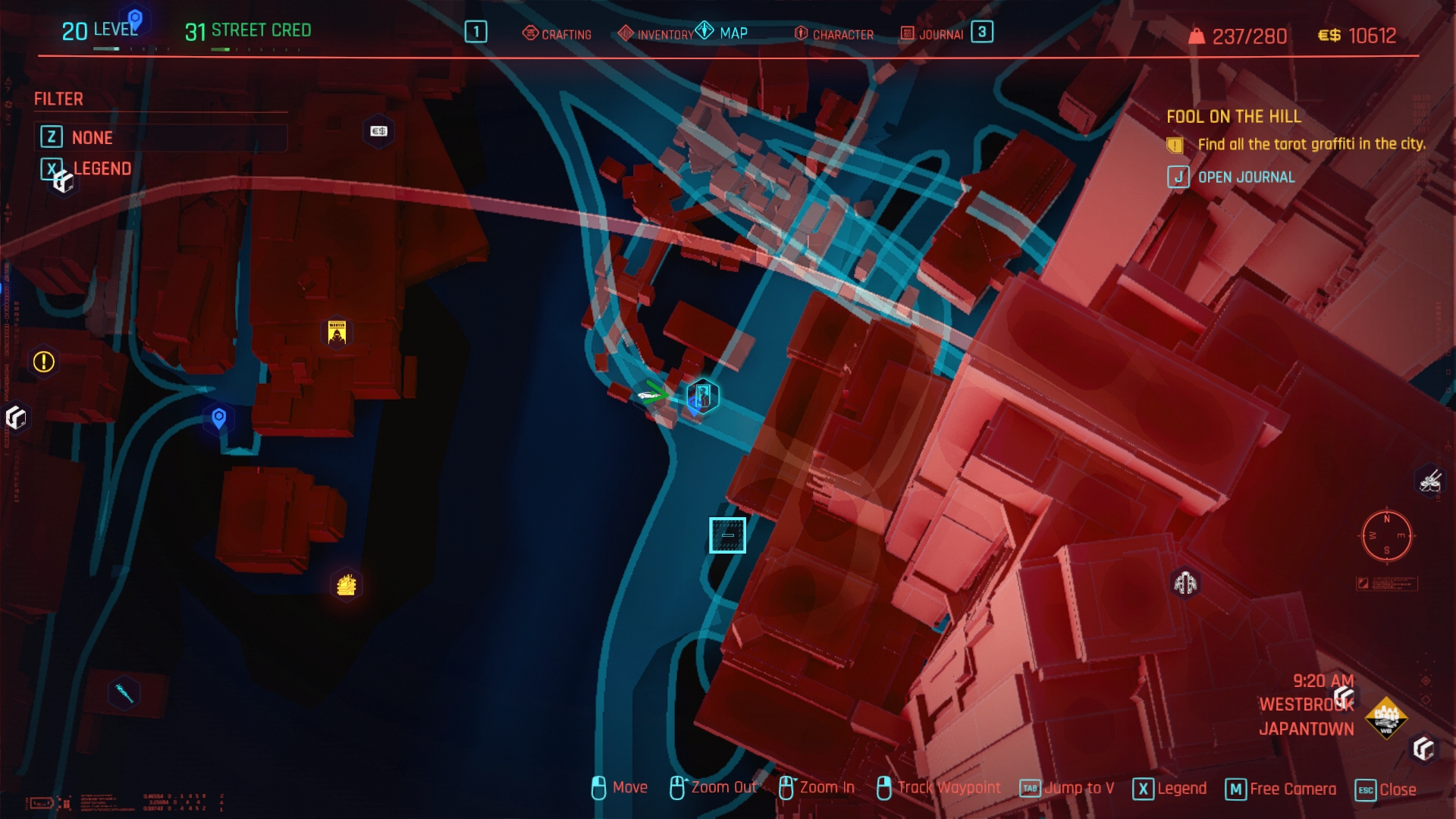Open the Crafting tab
This screenshot has height=819, width=1456.
pyautogui.click(x=557, y=34)
